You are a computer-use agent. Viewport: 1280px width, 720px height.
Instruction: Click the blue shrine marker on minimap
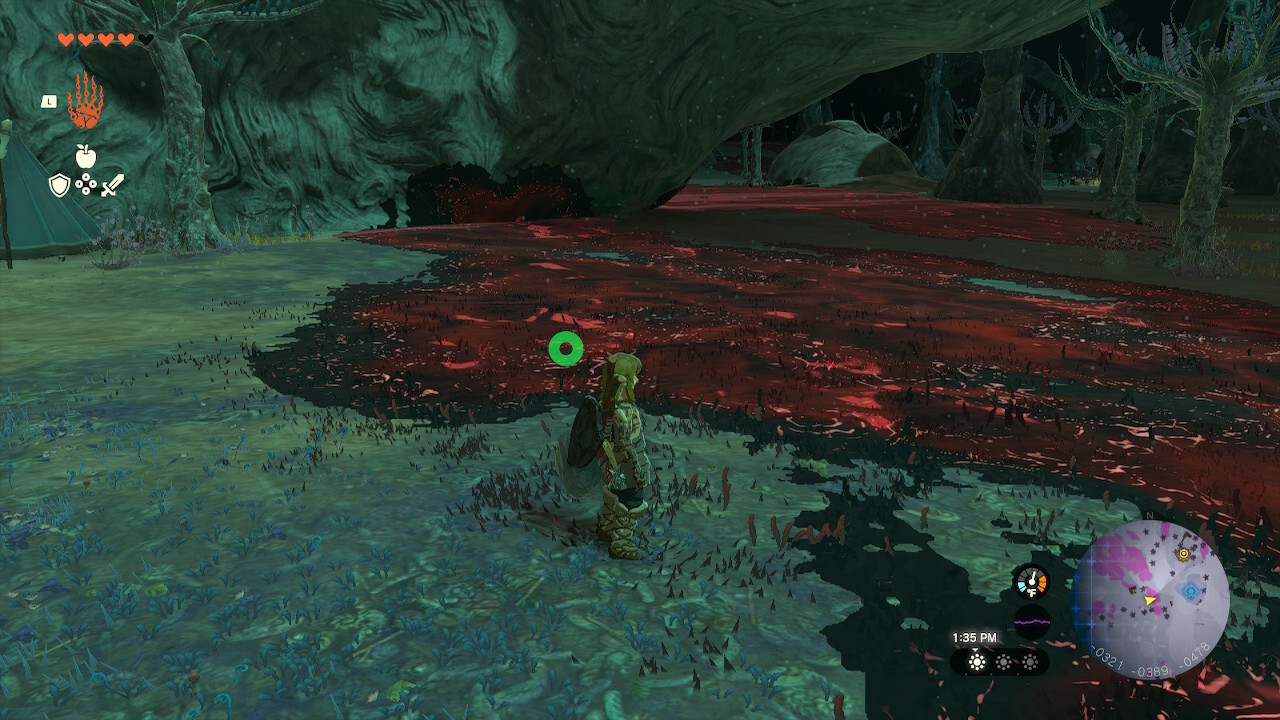(1191, 592)
